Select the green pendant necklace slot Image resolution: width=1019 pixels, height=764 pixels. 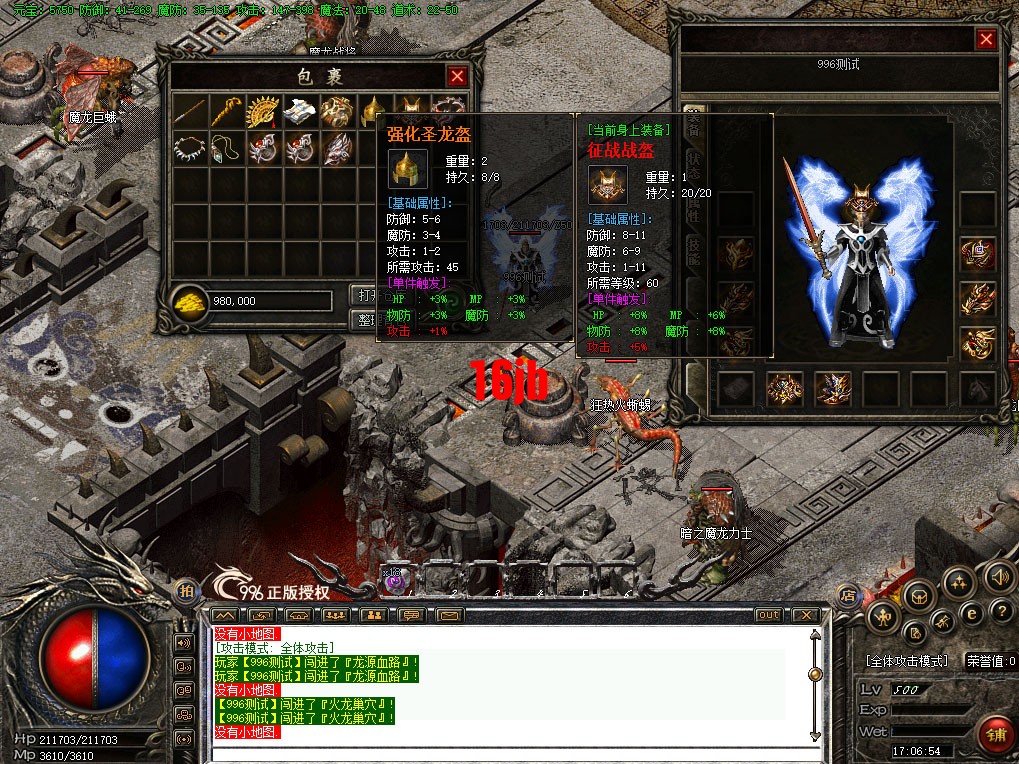point(226,148)
